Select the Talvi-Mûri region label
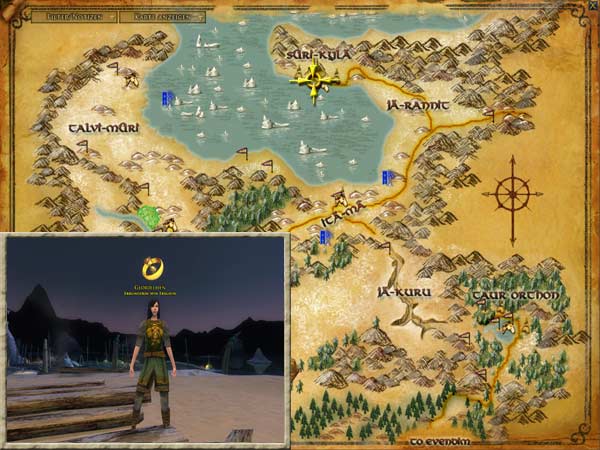This screenshot has width=600, height=450. (x=103, y=129)
